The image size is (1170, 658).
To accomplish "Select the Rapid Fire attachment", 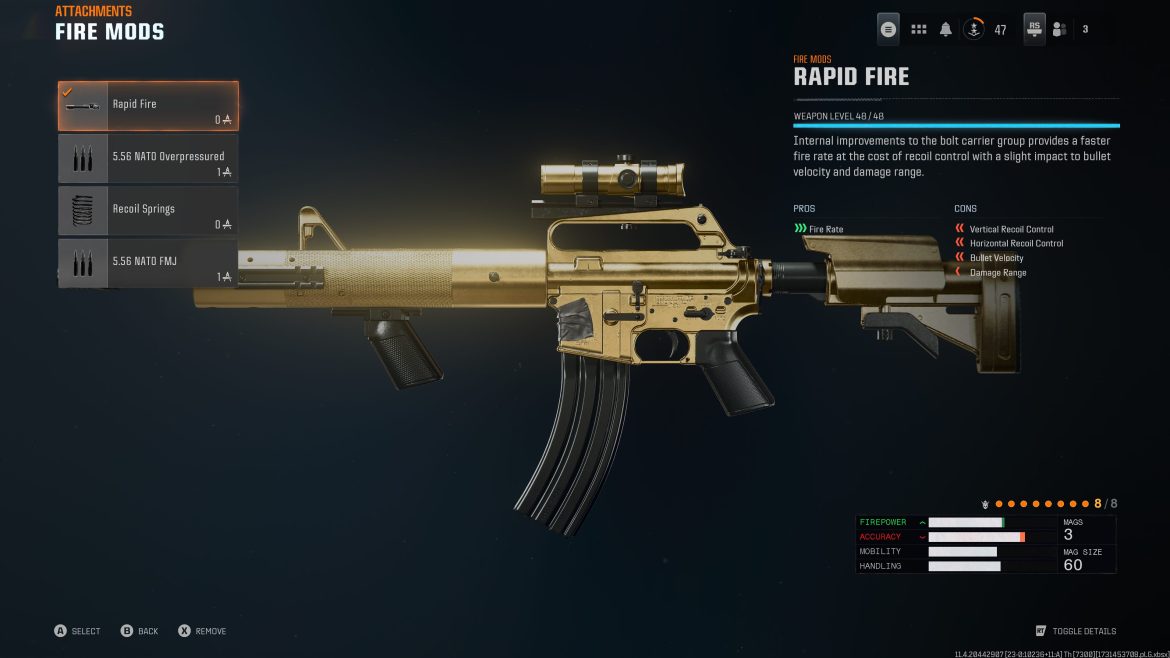I will click(x=148, y=106).
